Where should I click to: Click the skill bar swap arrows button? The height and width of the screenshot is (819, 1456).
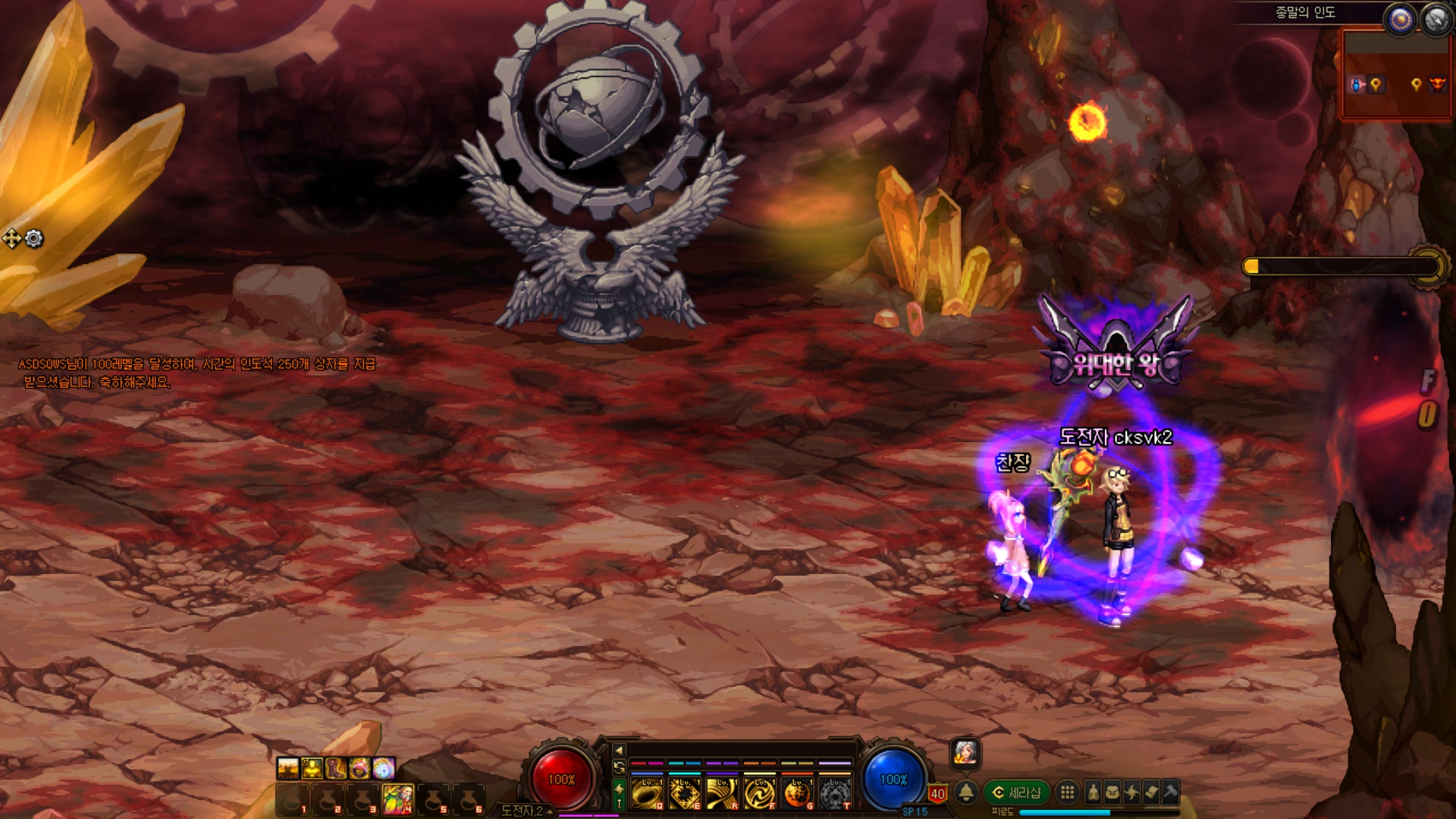[619, 768]
